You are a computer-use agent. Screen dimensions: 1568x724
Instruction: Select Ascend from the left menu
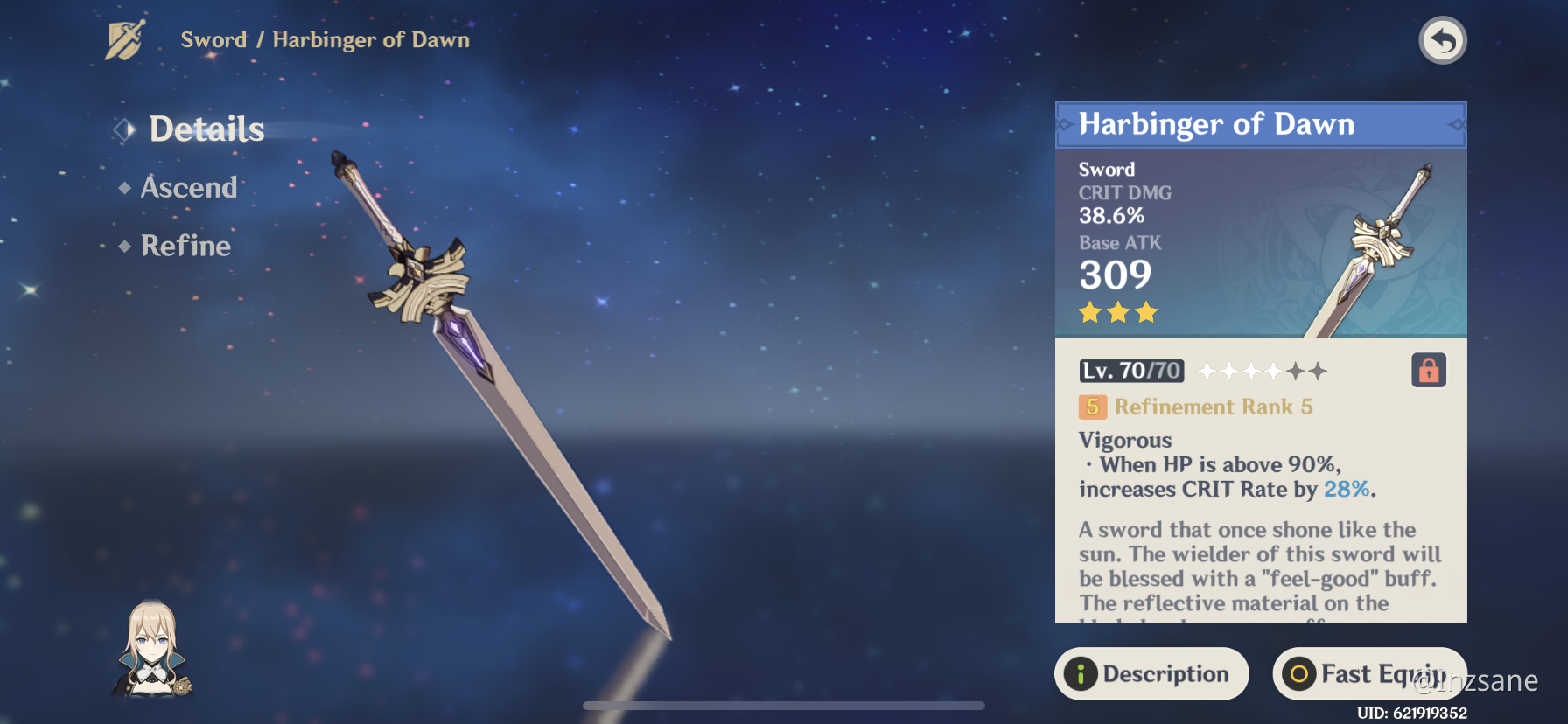(x=188, y=187)
